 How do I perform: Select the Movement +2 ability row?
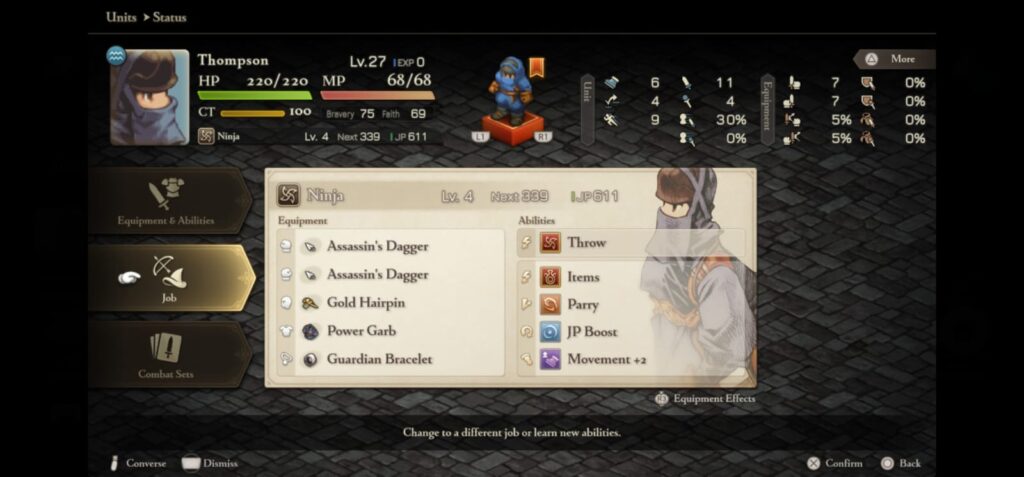coord(628,359)
